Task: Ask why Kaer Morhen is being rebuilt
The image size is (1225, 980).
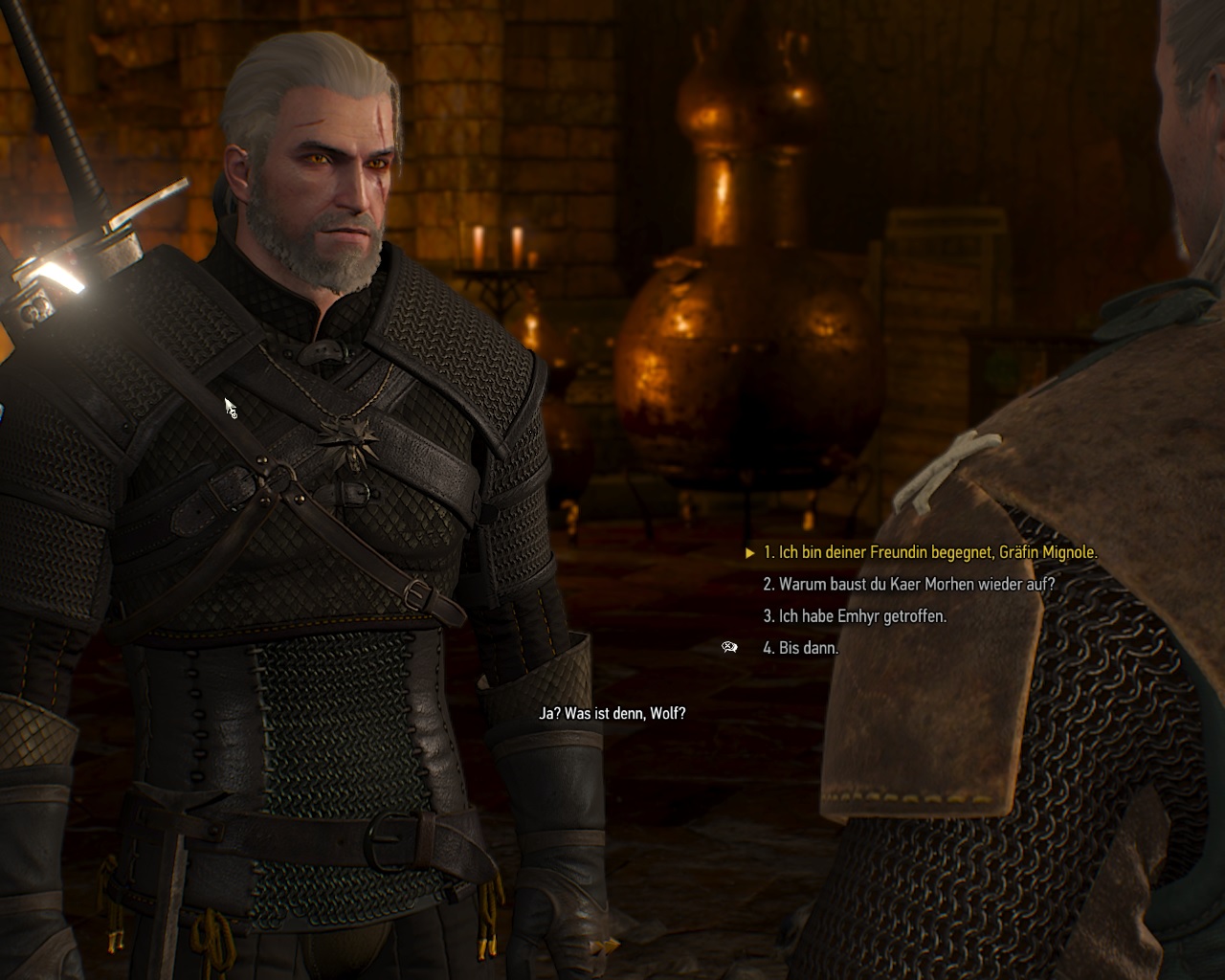Action: pos(908,585)
